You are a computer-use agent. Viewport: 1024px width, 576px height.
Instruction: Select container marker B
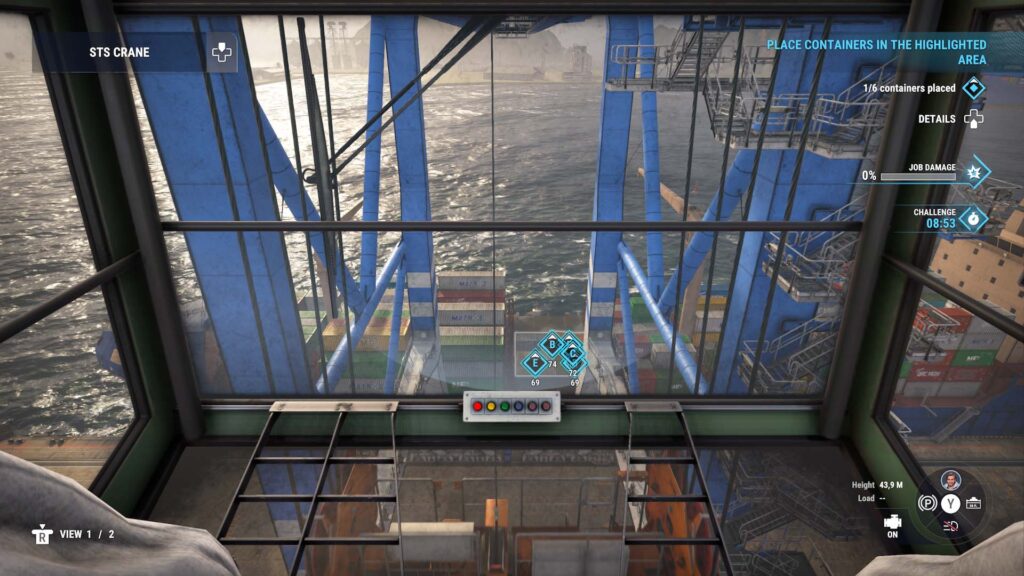(551, 345)
